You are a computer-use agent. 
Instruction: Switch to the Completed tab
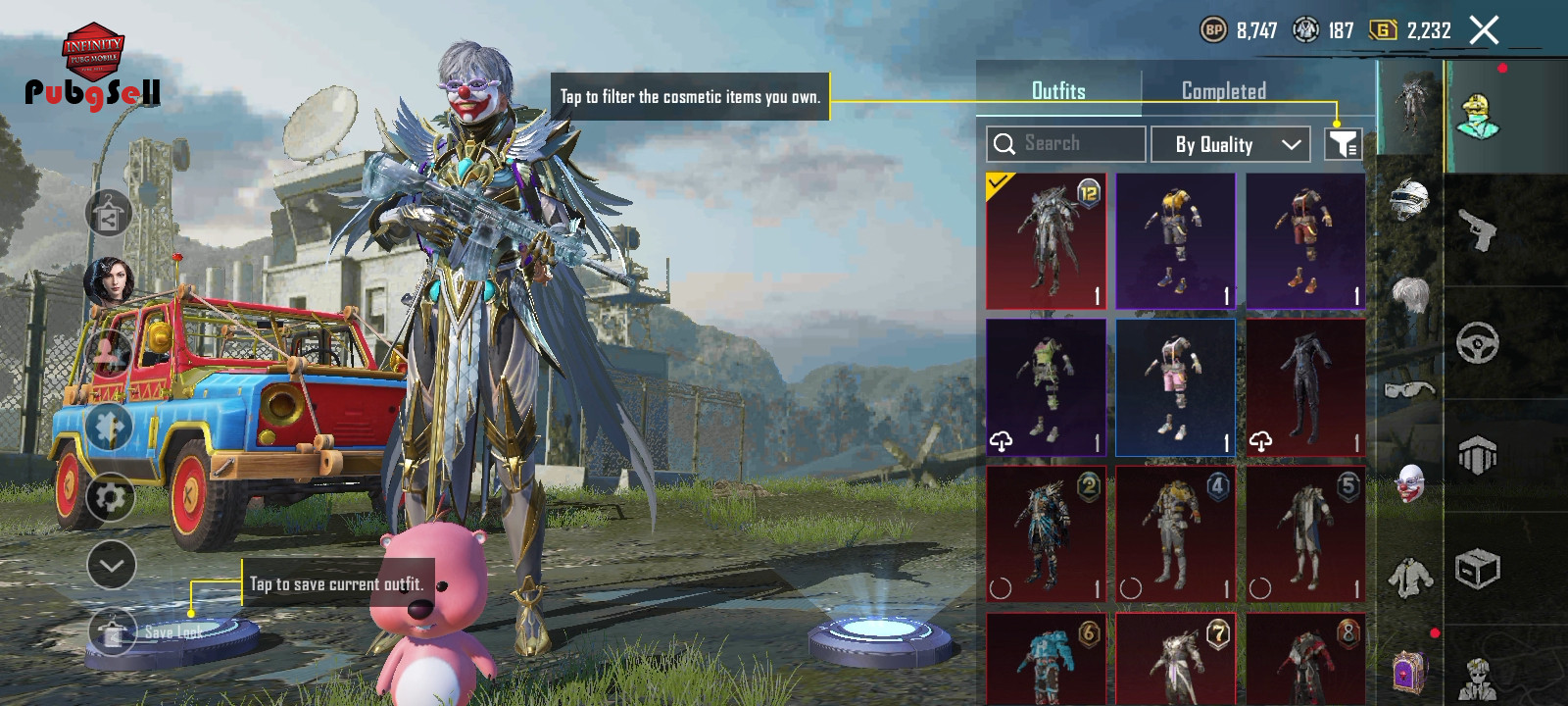point(1223,91)
